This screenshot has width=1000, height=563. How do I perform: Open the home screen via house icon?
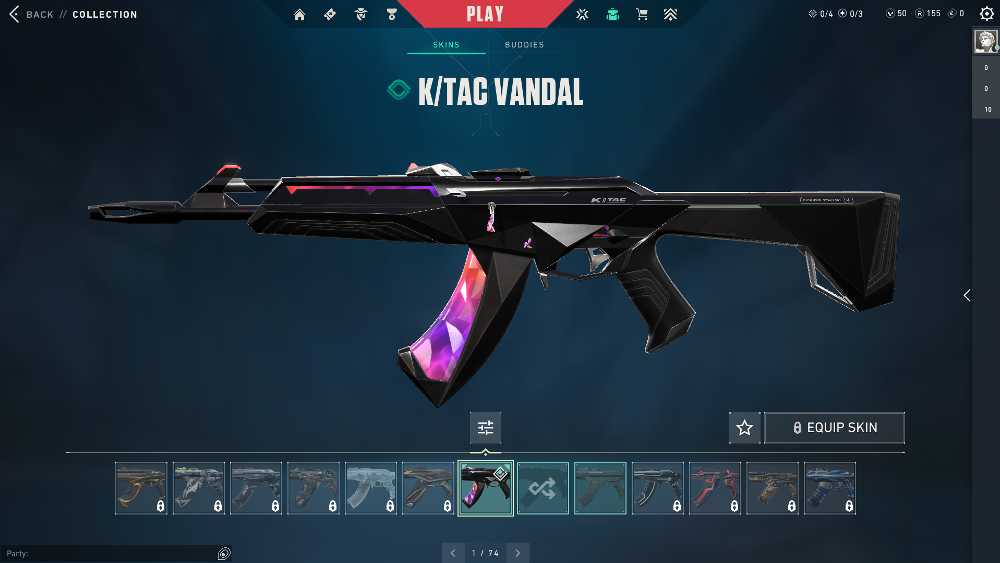(x=300, y=14)
